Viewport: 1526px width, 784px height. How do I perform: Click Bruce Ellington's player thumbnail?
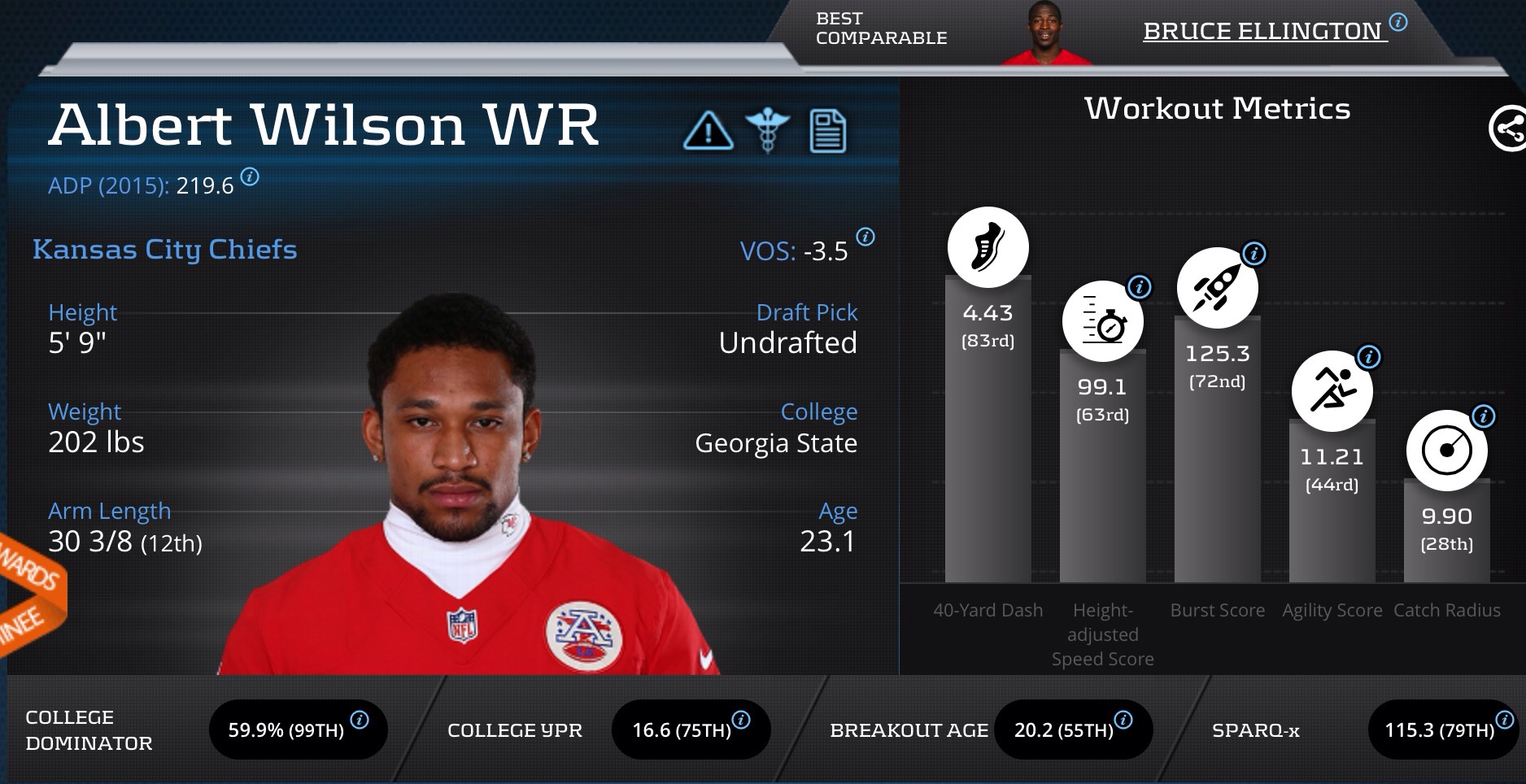click(x=1044, y=33)
